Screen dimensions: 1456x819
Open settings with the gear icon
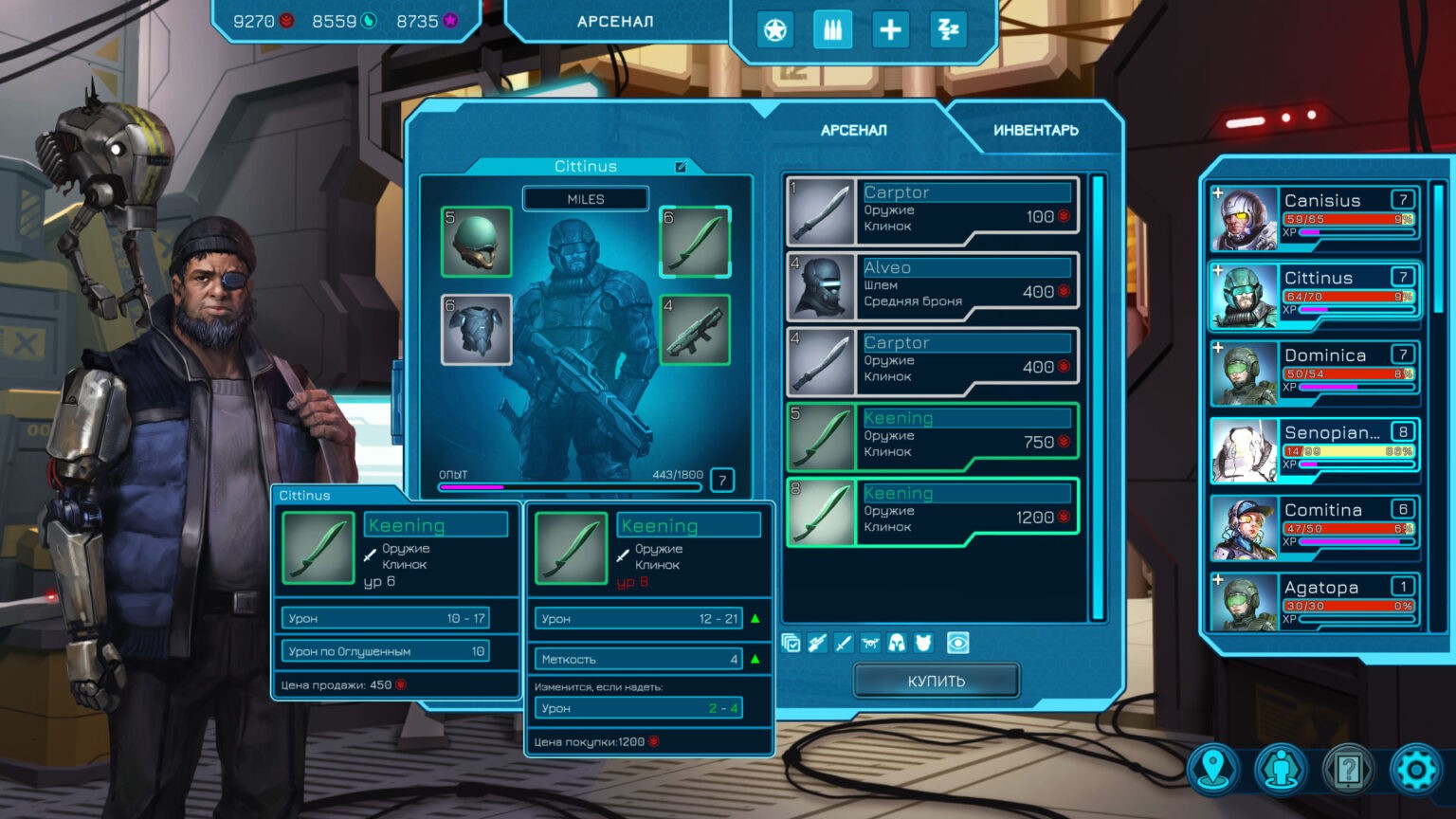tap(1416, 769)
